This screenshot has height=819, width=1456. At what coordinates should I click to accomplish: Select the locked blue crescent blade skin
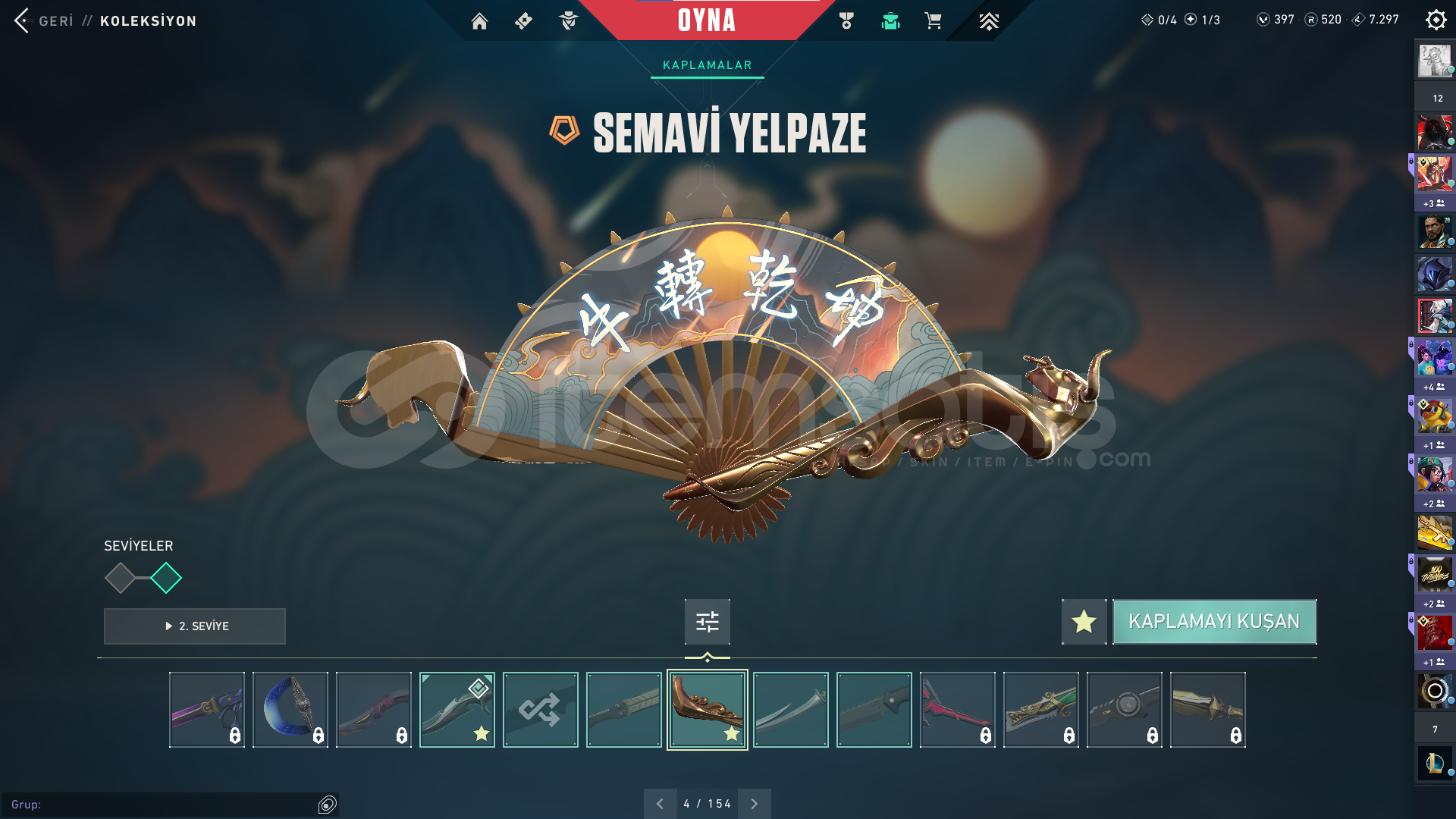point(290,710)
